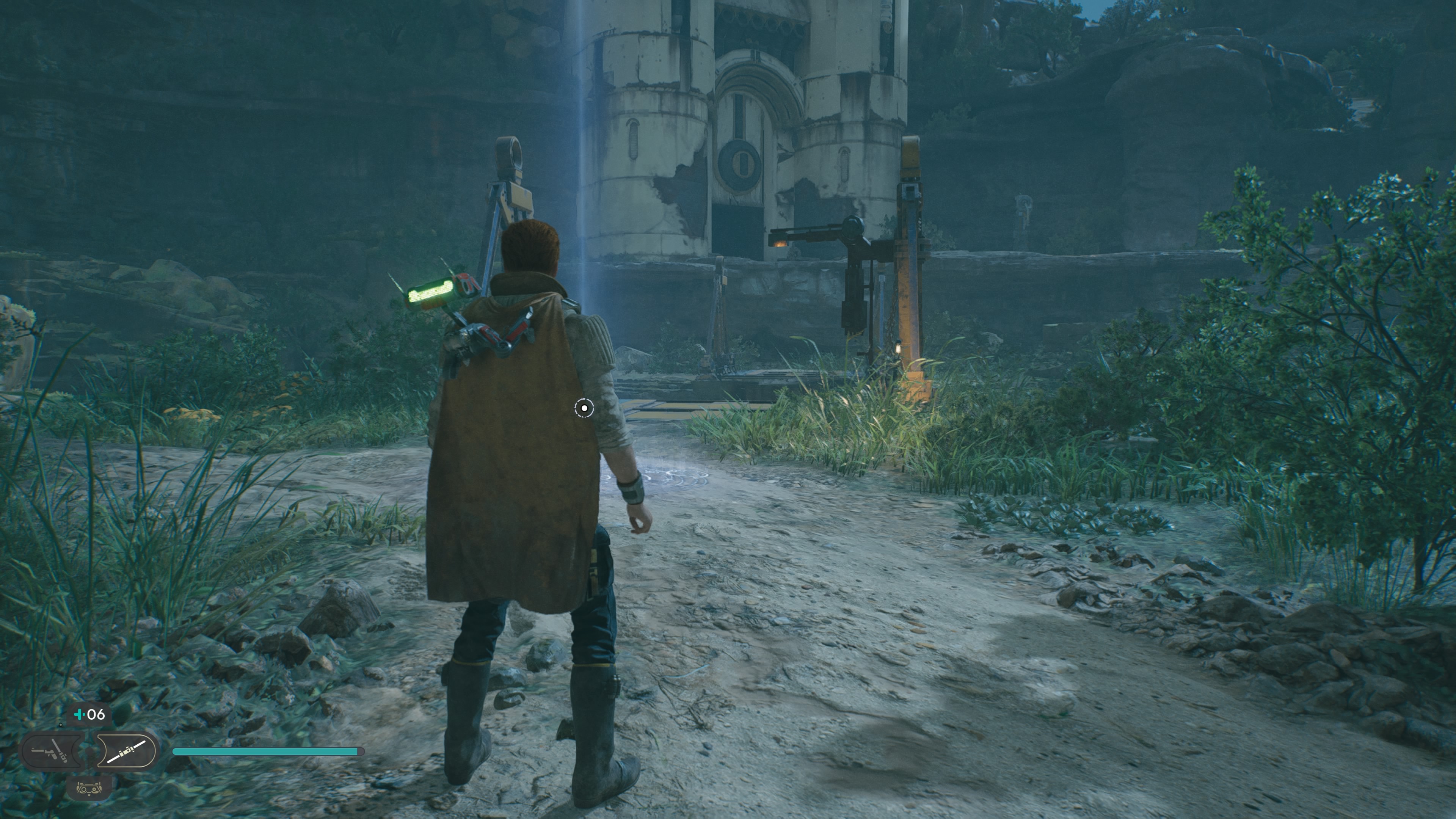Click the green stim counter plus icon
Image resolution: width=1456 pixels, height=819 pixels.
80,714
